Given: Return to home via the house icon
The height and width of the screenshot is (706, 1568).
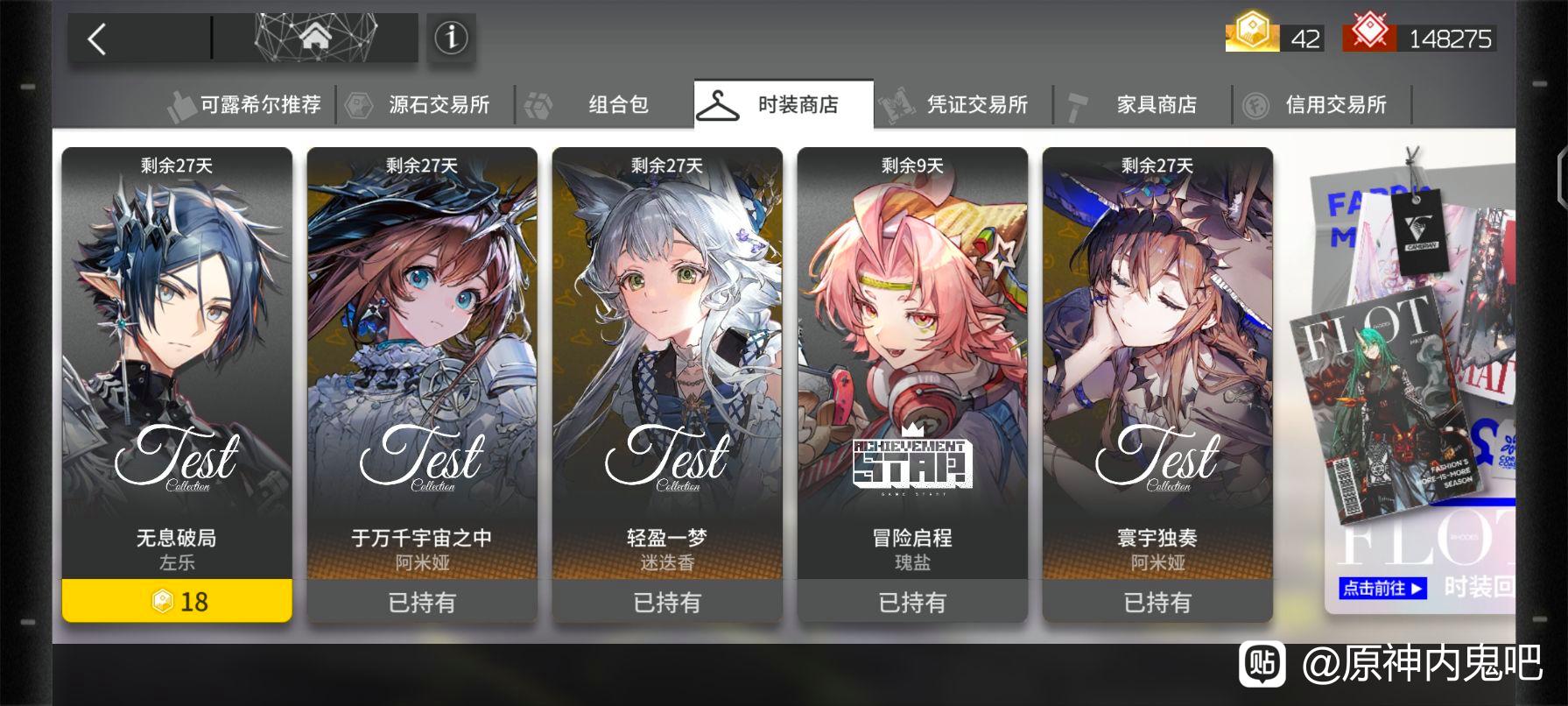Looking at the screenshot, I should click(315, 38).
